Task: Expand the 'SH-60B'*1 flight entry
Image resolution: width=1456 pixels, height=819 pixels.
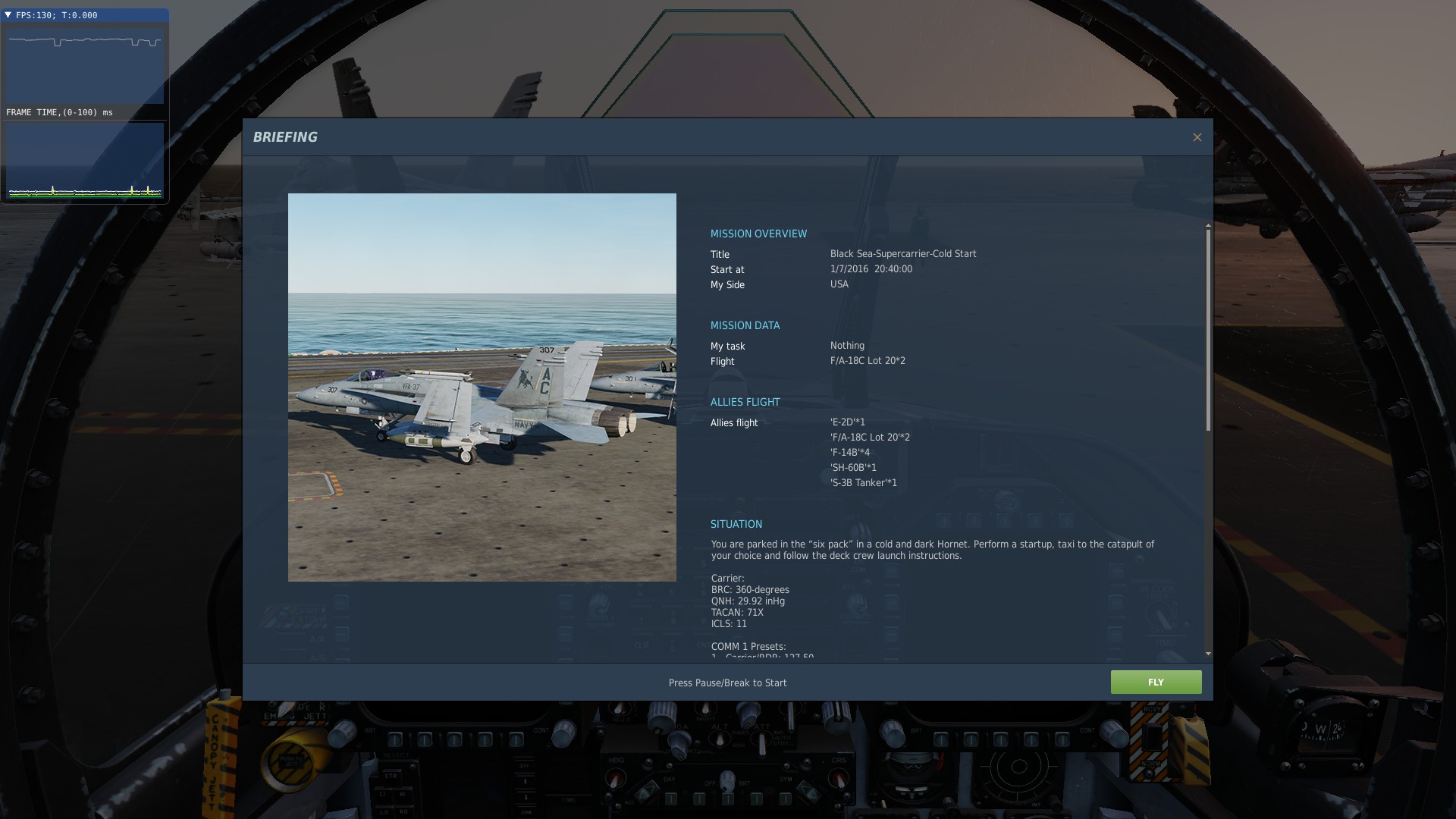Action: [853, 468]
